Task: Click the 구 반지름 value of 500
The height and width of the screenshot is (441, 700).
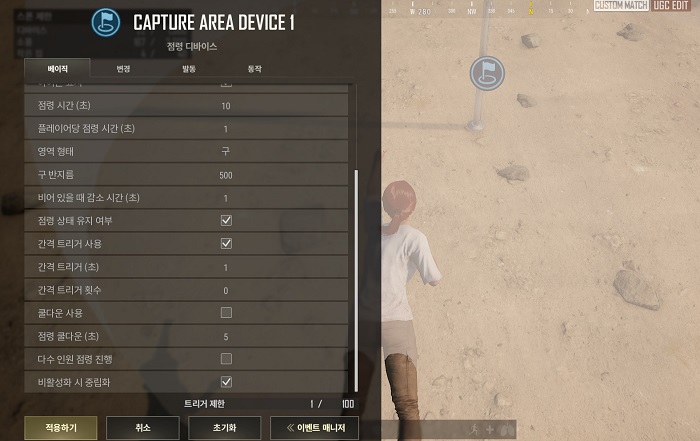Action: (226, 174)
